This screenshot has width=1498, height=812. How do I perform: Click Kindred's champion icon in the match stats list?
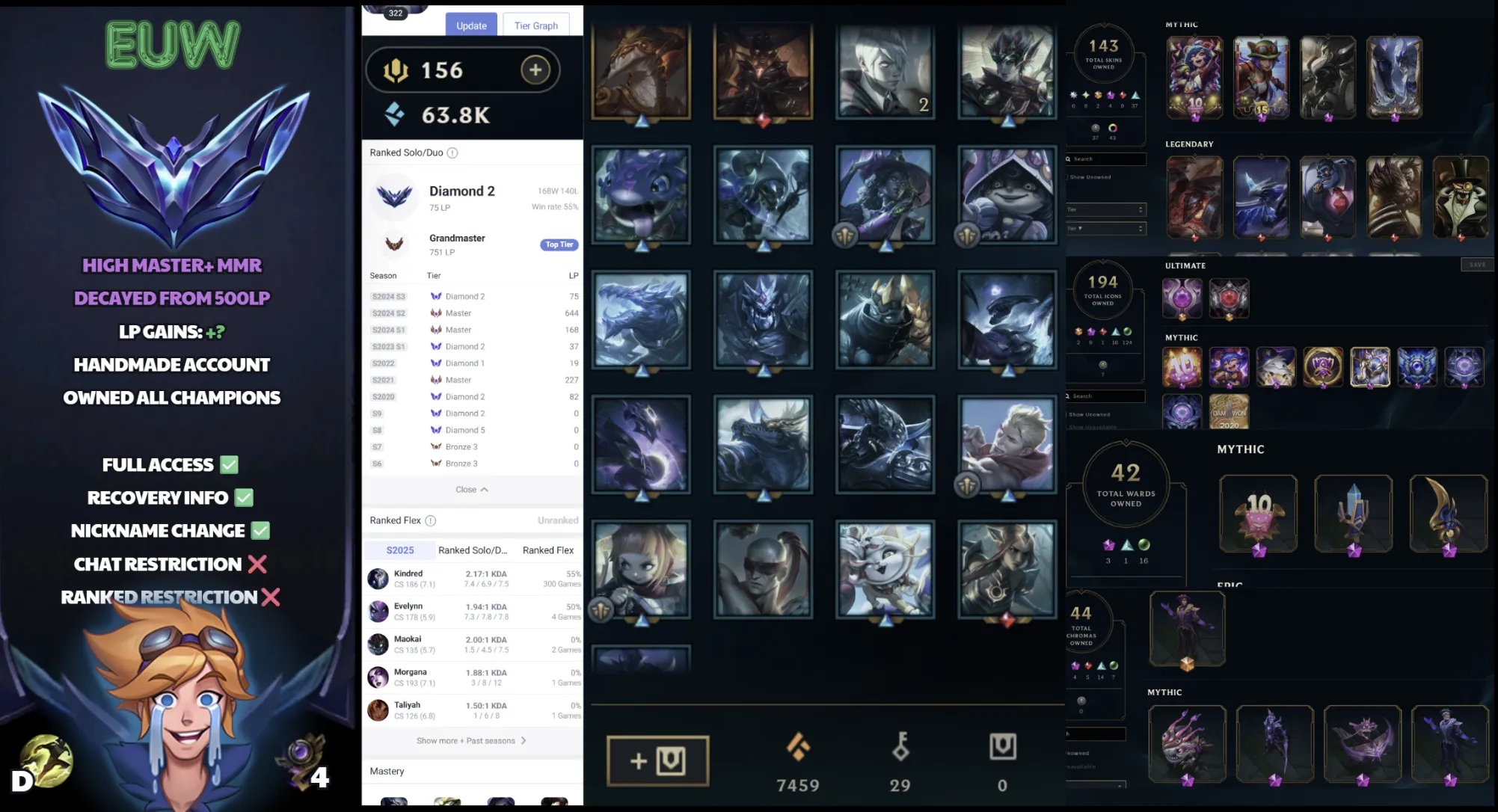pos(378,578)
